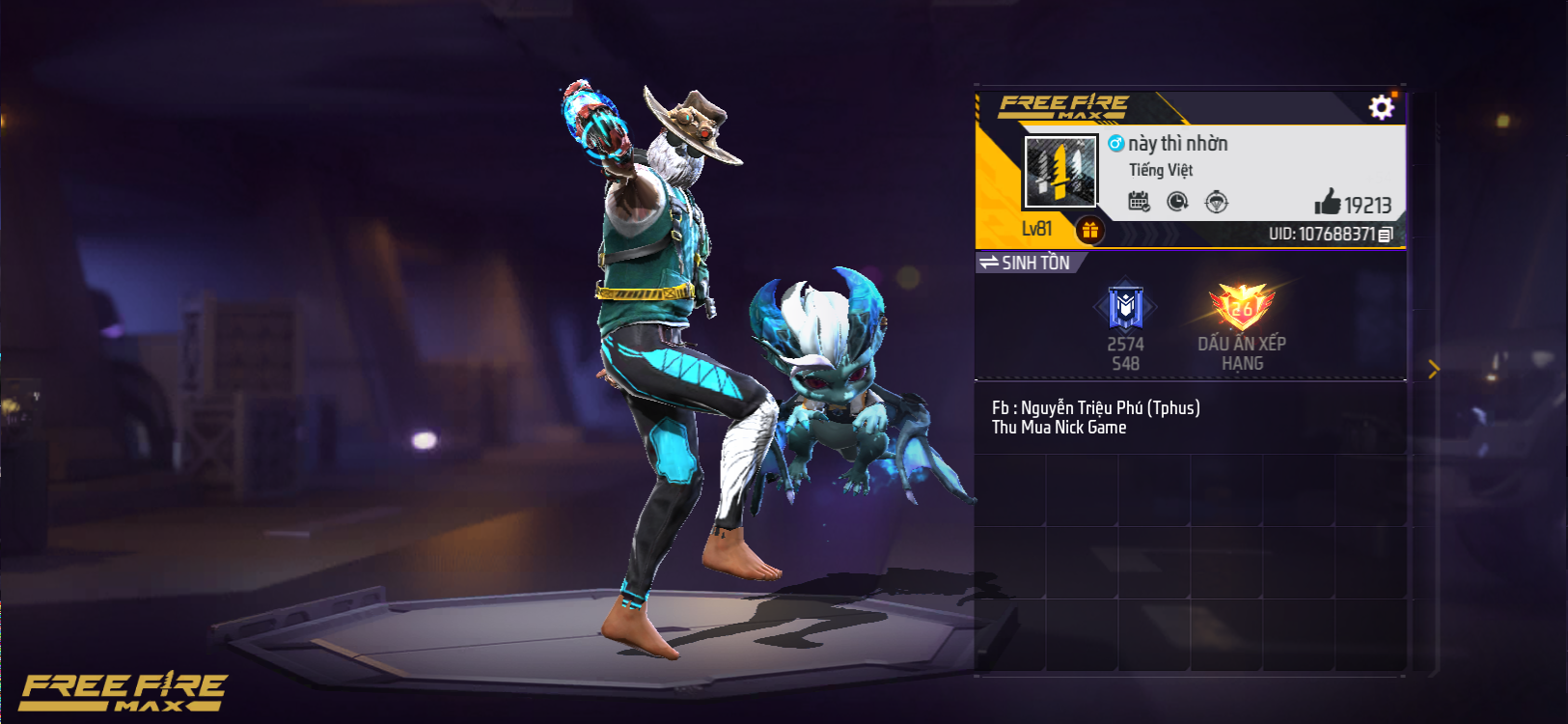Open the settings gear on the profile panel
This screenshot has height=724, width=1568.
tap(1383, 108)
